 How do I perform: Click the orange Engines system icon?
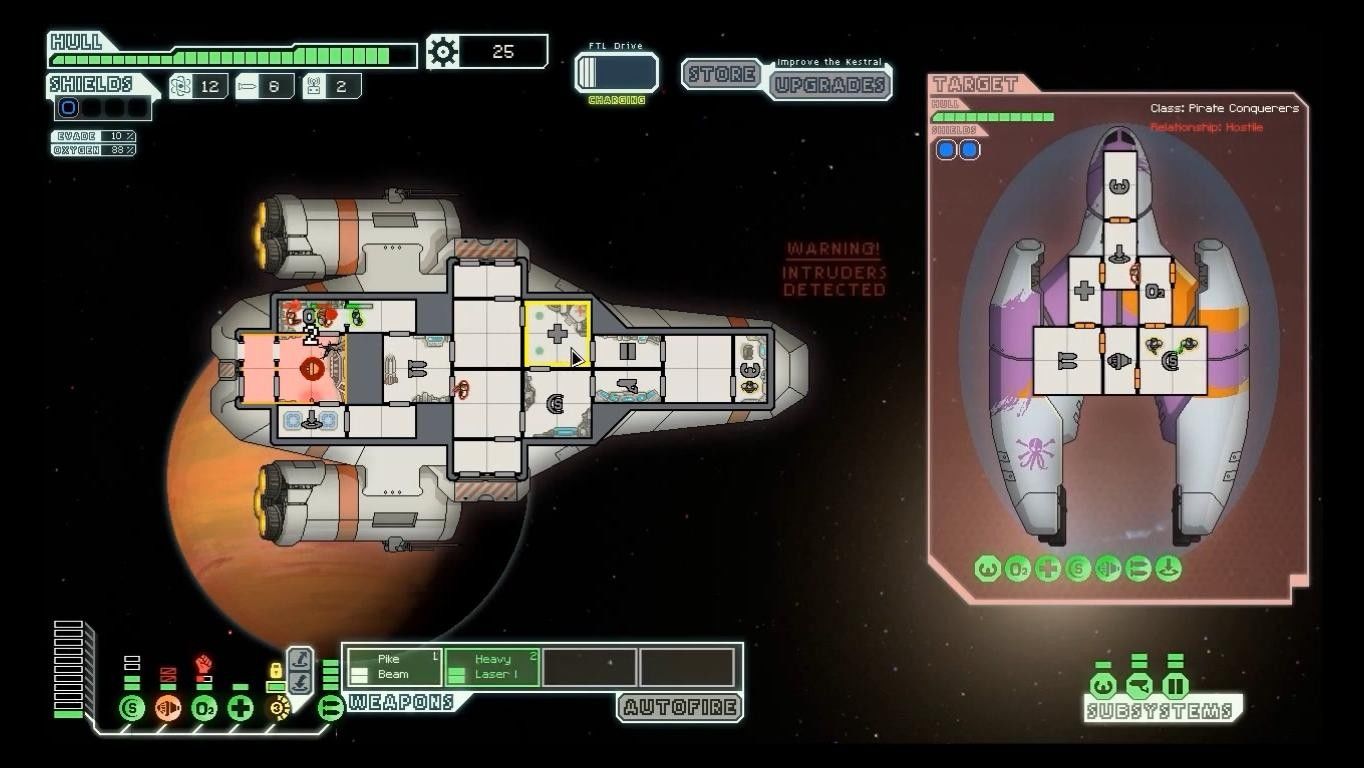168,709
